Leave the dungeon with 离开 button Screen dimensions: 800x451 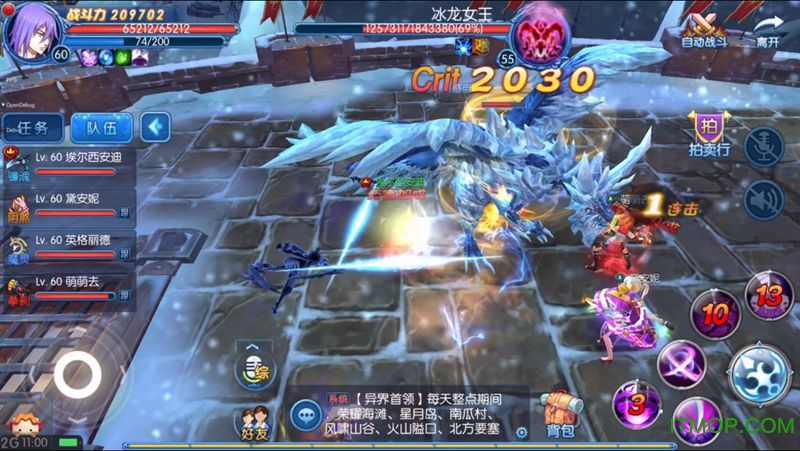point(767,30)
